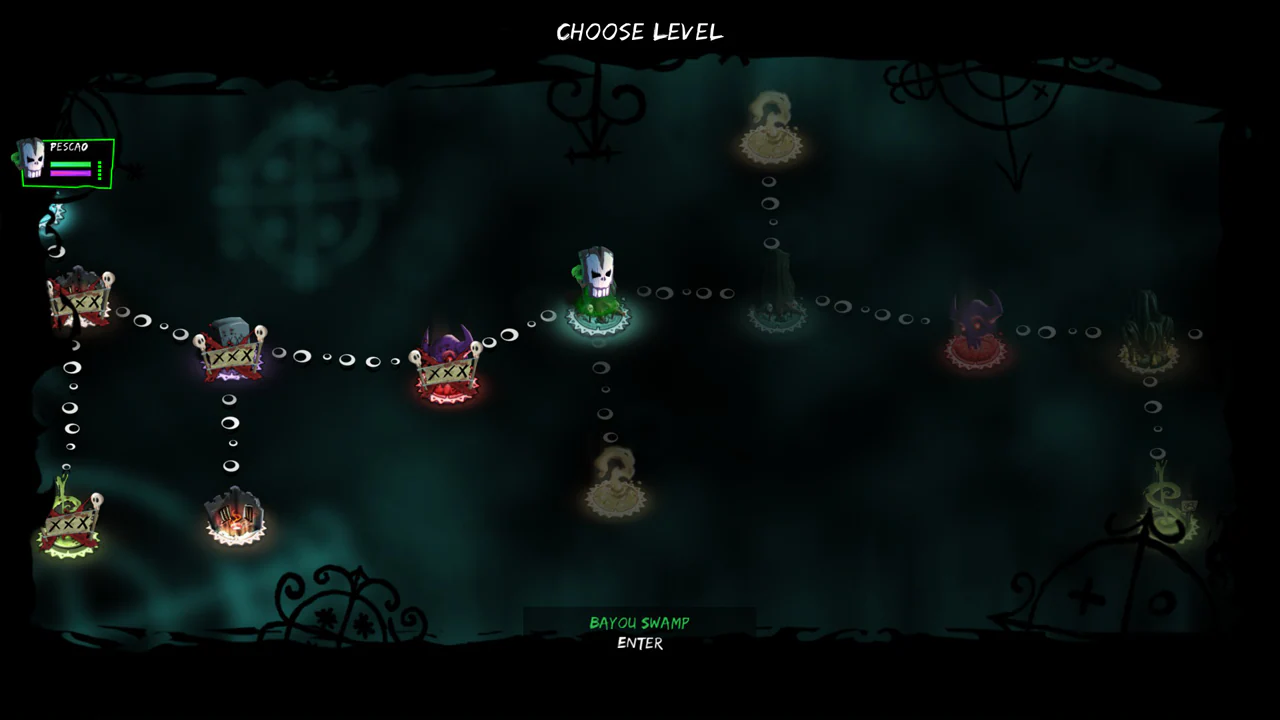Select the burning furnace level at bottom-left
This screenshot has width=1280, height=720.
pyautogui.click(x=235, y=518)
